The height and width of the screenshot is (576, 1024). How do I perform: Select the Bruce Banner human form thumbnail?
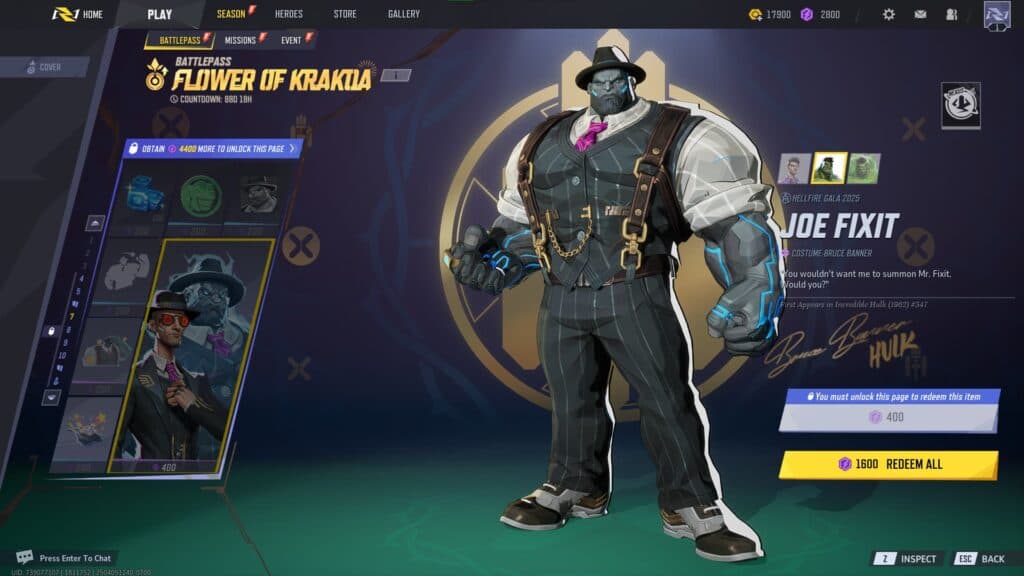click(x=794, y=168)
